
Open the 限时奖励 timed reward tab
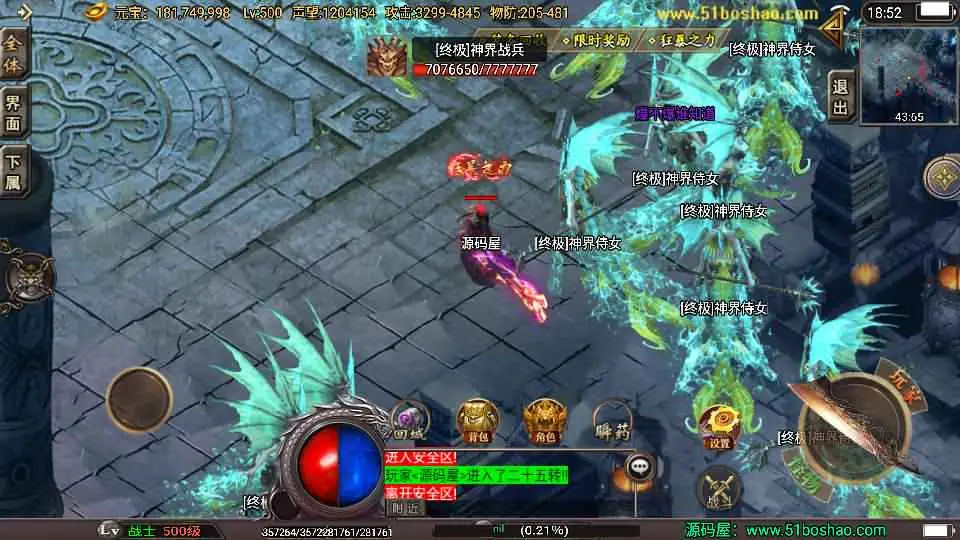point(602,41)
